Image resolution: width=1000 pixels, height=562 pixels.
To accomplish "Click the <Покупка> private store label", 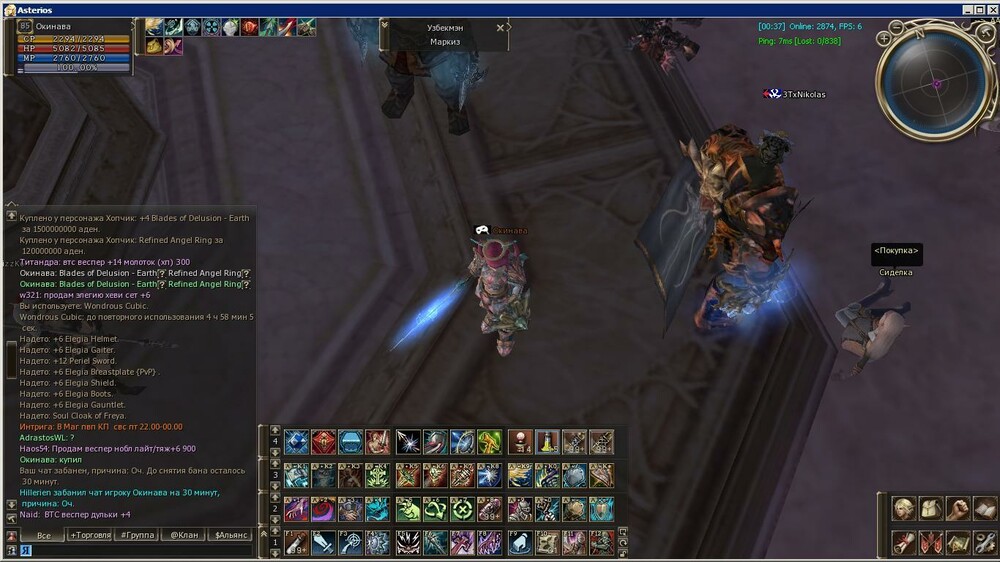I will pos(896,251).
